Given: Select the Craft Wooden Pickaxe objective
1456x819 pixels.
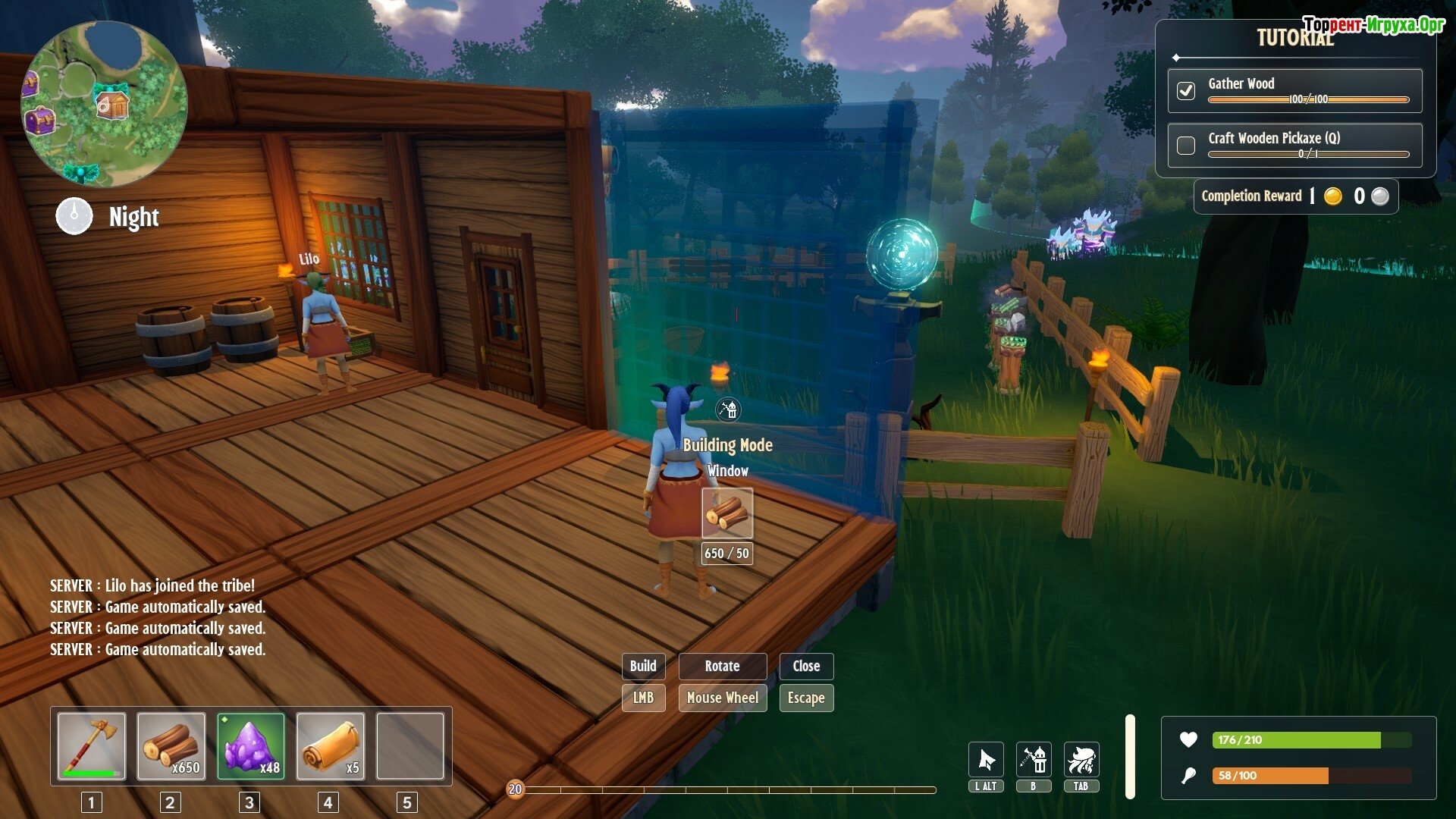Looking at the screenshot, I should pyautogui.click(x=1294, y=144).
